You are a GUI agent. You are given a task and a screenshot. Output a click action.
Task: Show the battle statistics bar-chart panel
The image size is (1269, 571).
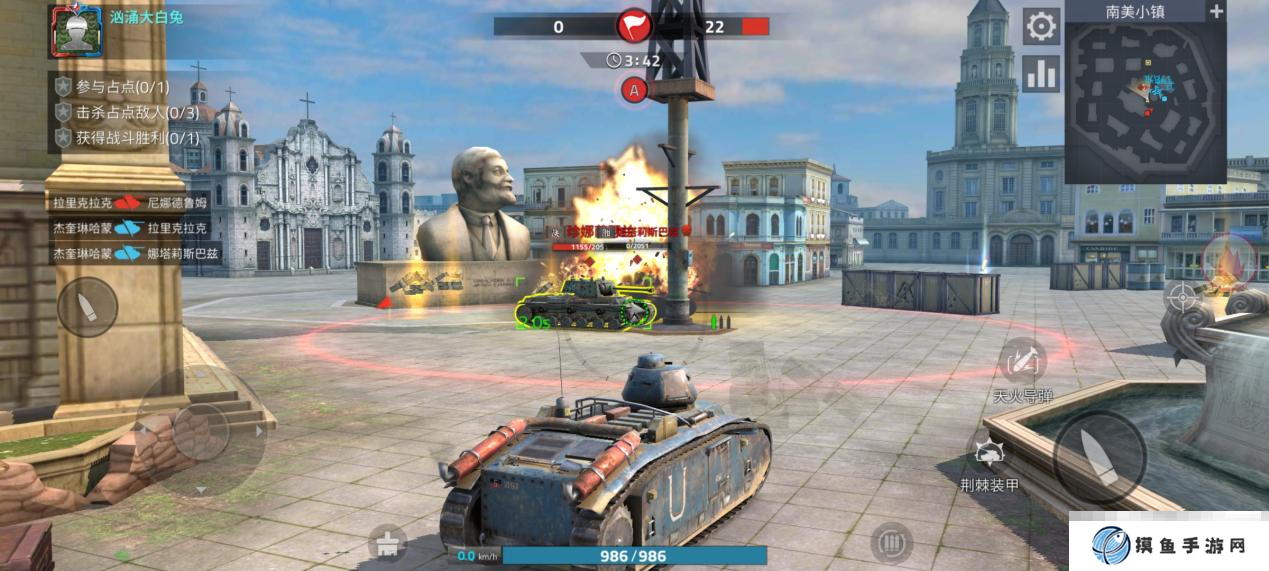pyautogui.click(x=1041, y=74)
